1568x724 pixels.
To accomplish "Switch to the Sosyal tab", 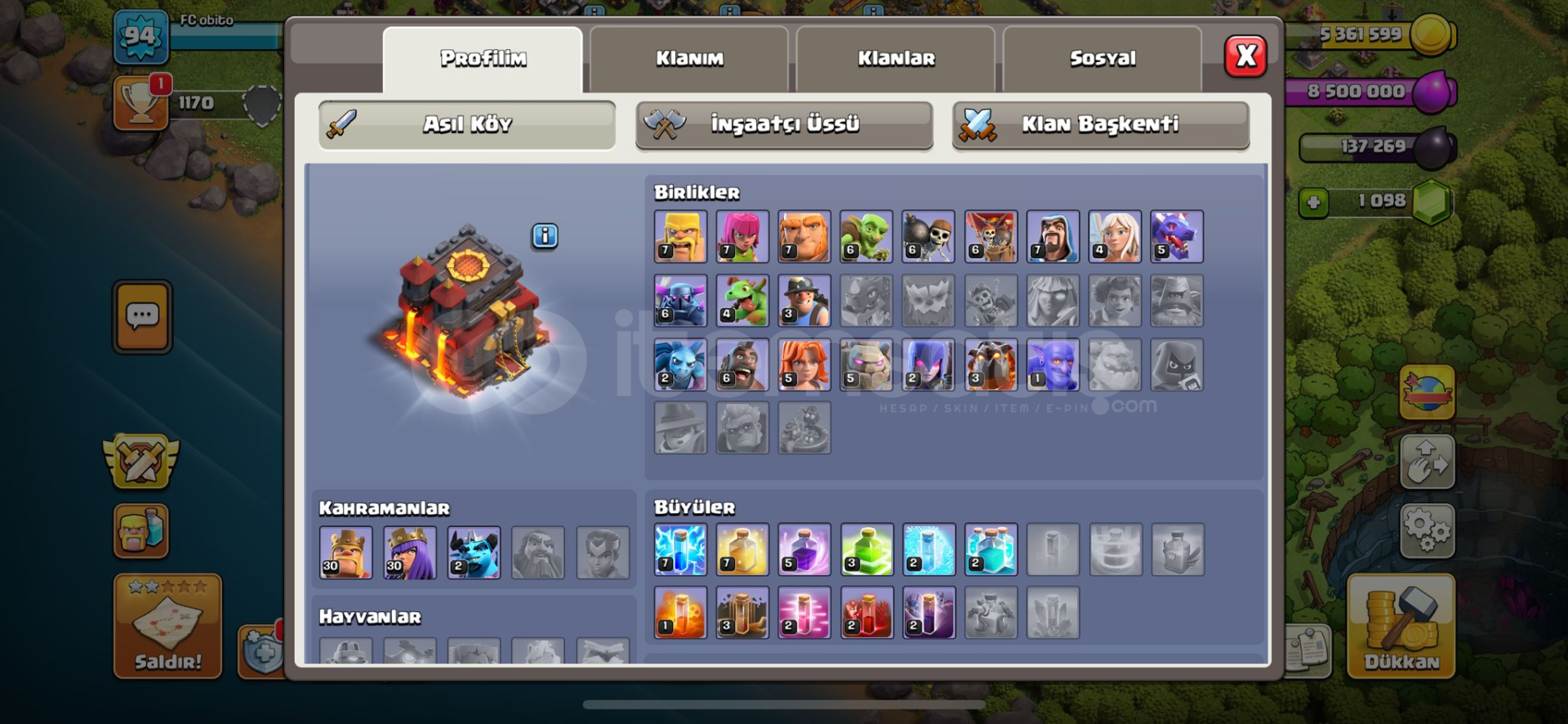I will point(1102,57).
